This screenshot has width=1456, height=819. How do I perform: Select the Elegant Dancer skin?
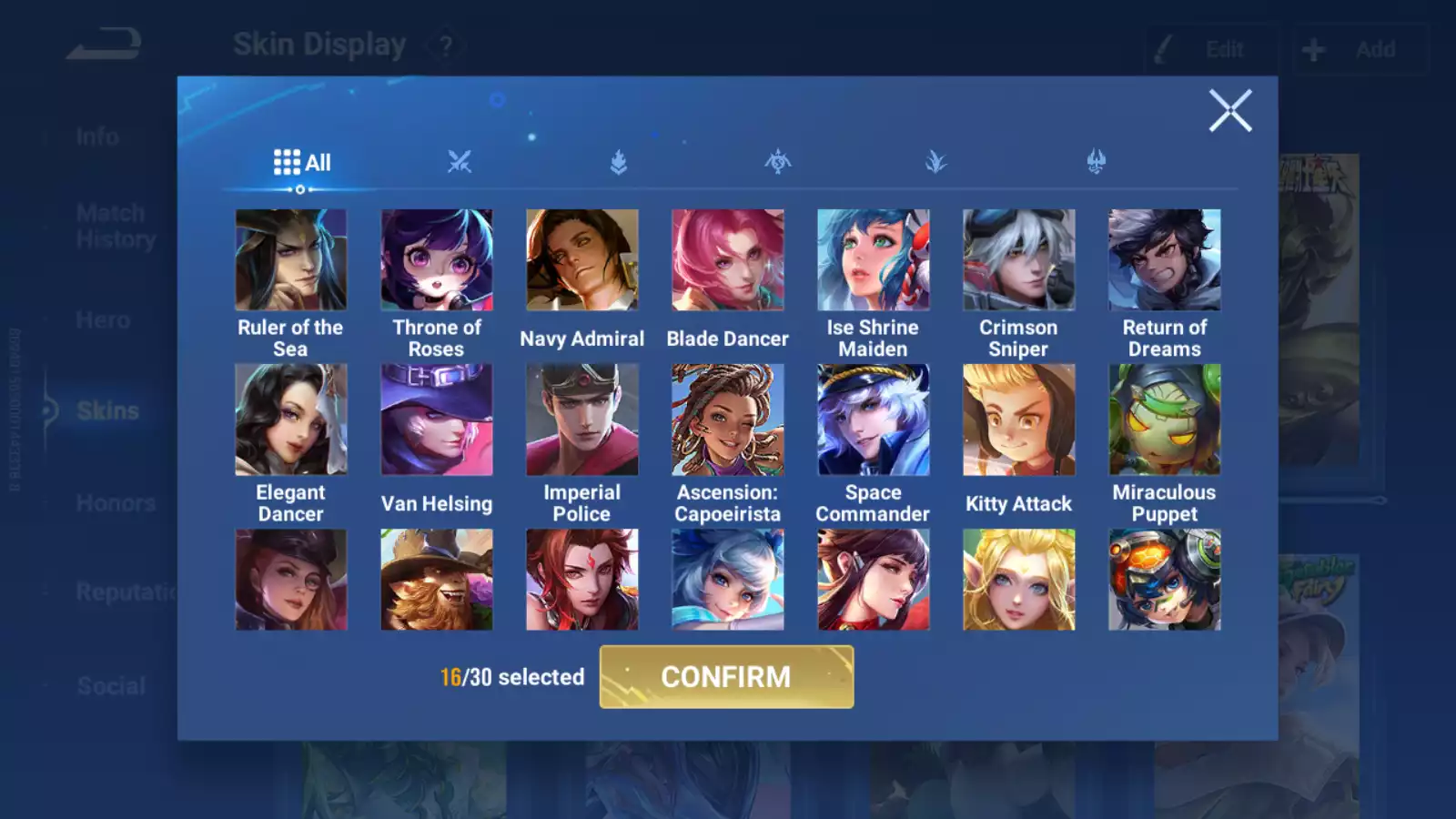(291, 420)
